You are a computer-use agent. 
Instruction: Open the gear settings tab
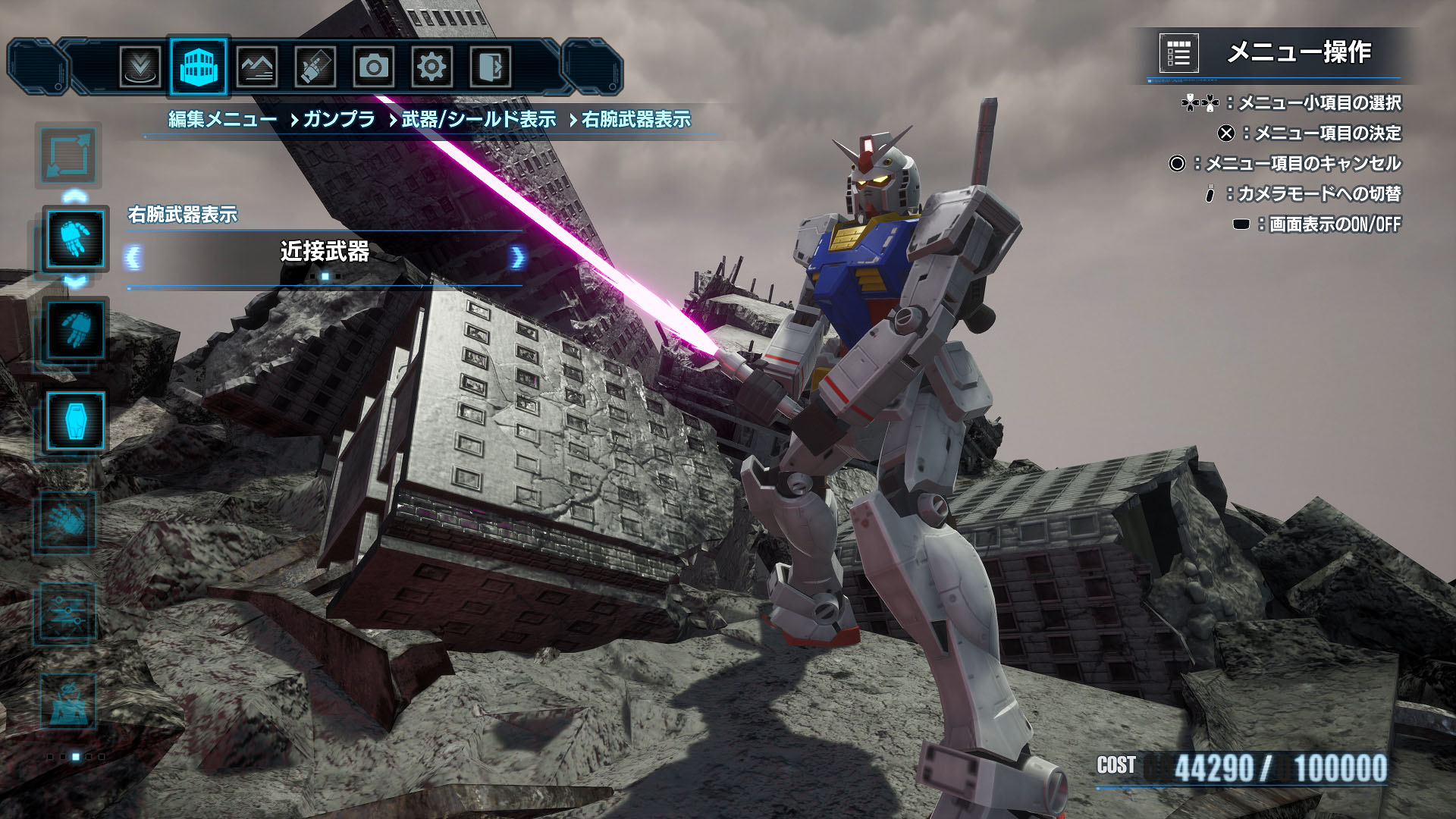coord(431,67)
